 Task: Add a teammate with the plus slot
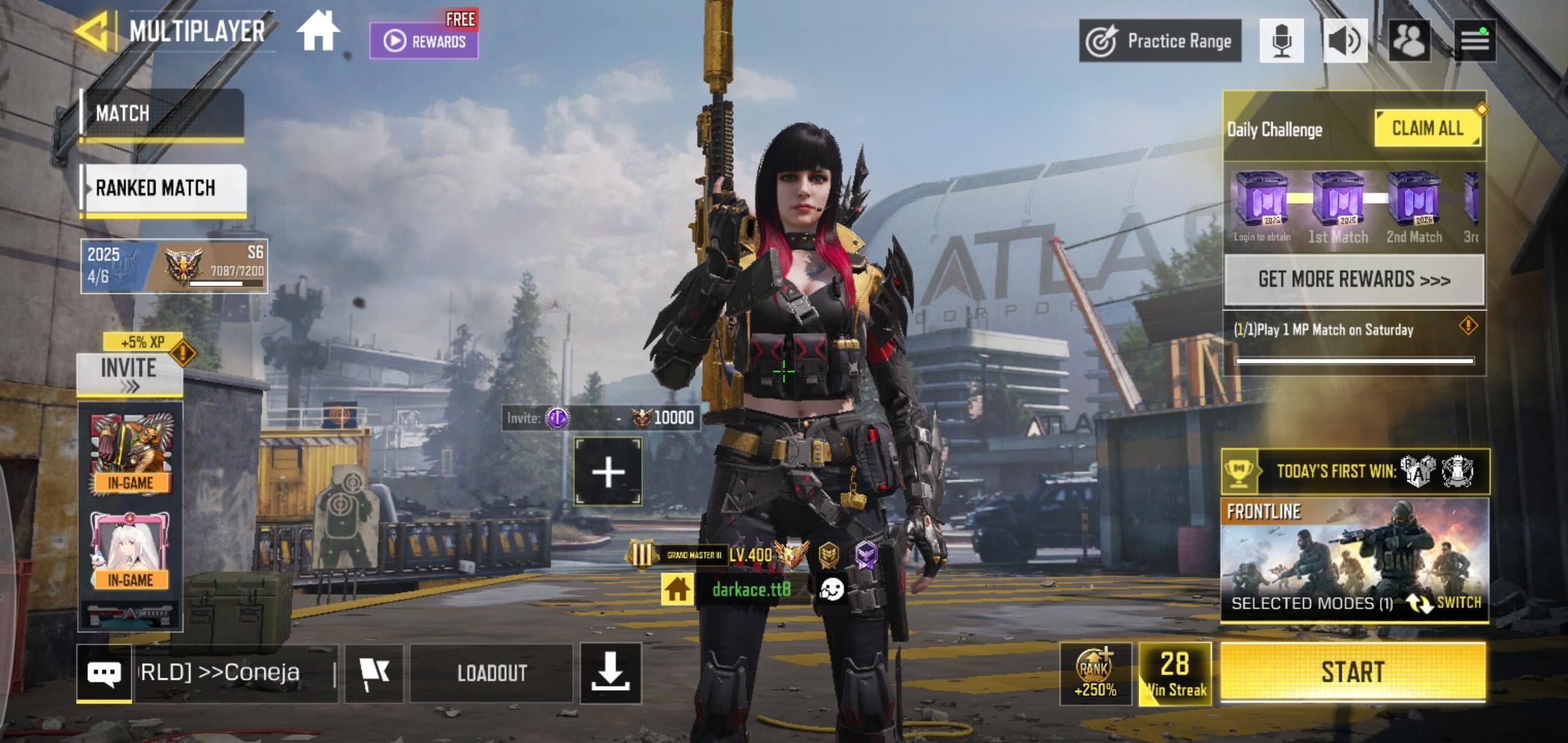pyautogui.click(x=608, y=473)
